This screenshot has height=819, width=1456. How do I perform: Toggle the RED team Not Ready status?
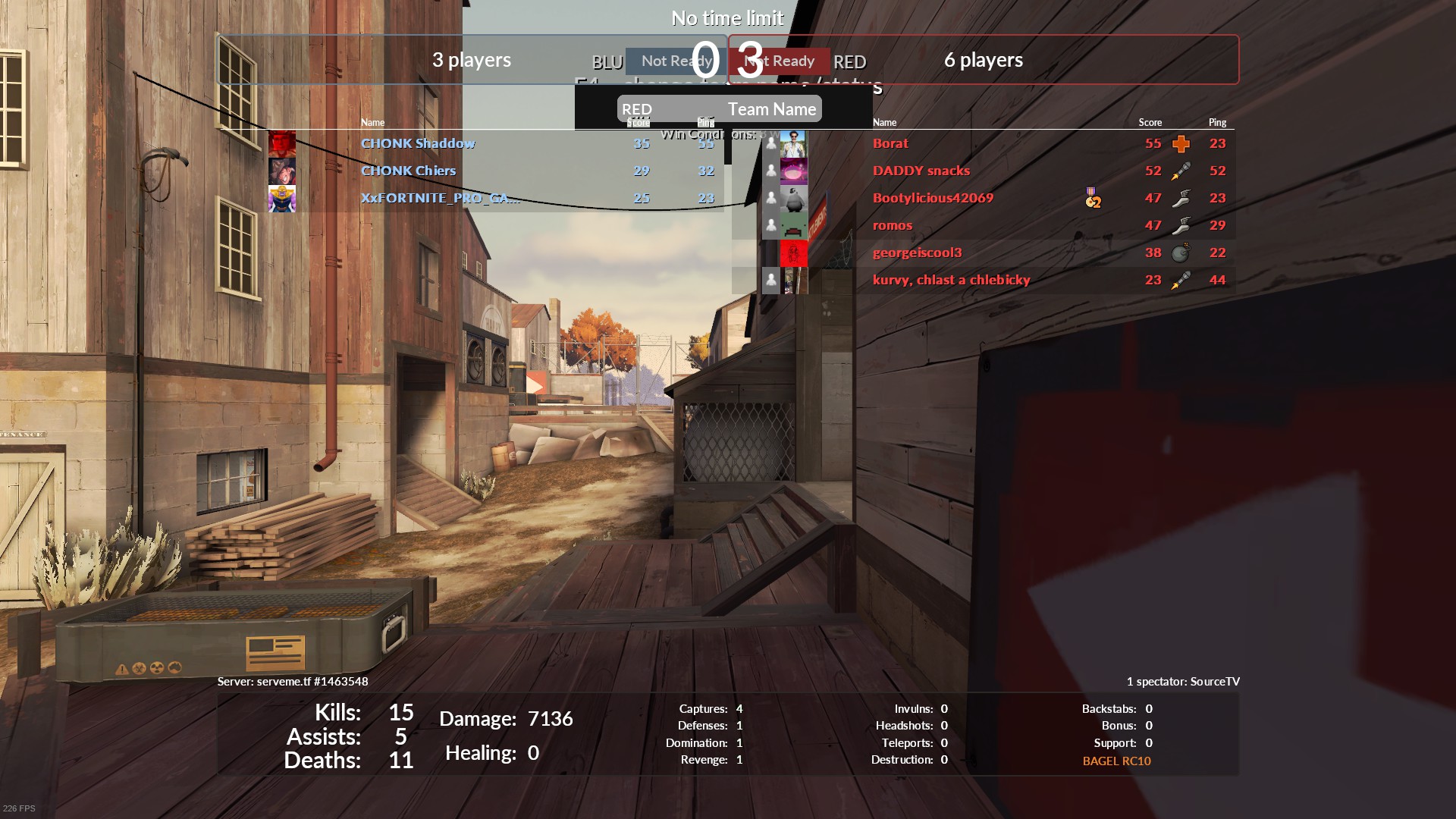coord(783,61)
